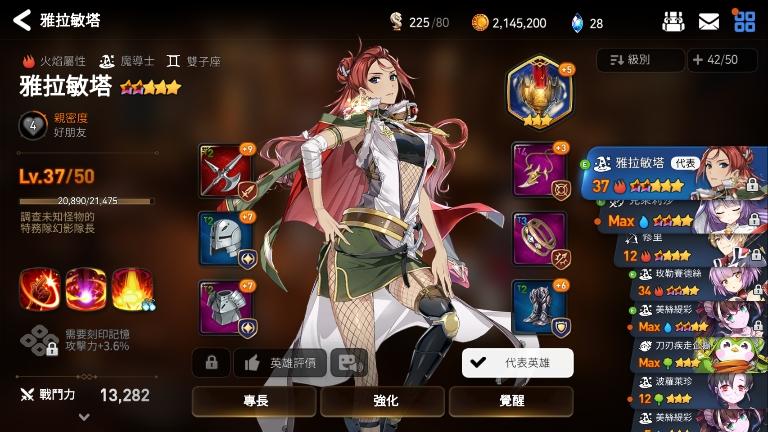Go back using the arrow beside 雅拉敏塔
The height and width of the screenshot is (432, 768).
click(x=21, y=20)
